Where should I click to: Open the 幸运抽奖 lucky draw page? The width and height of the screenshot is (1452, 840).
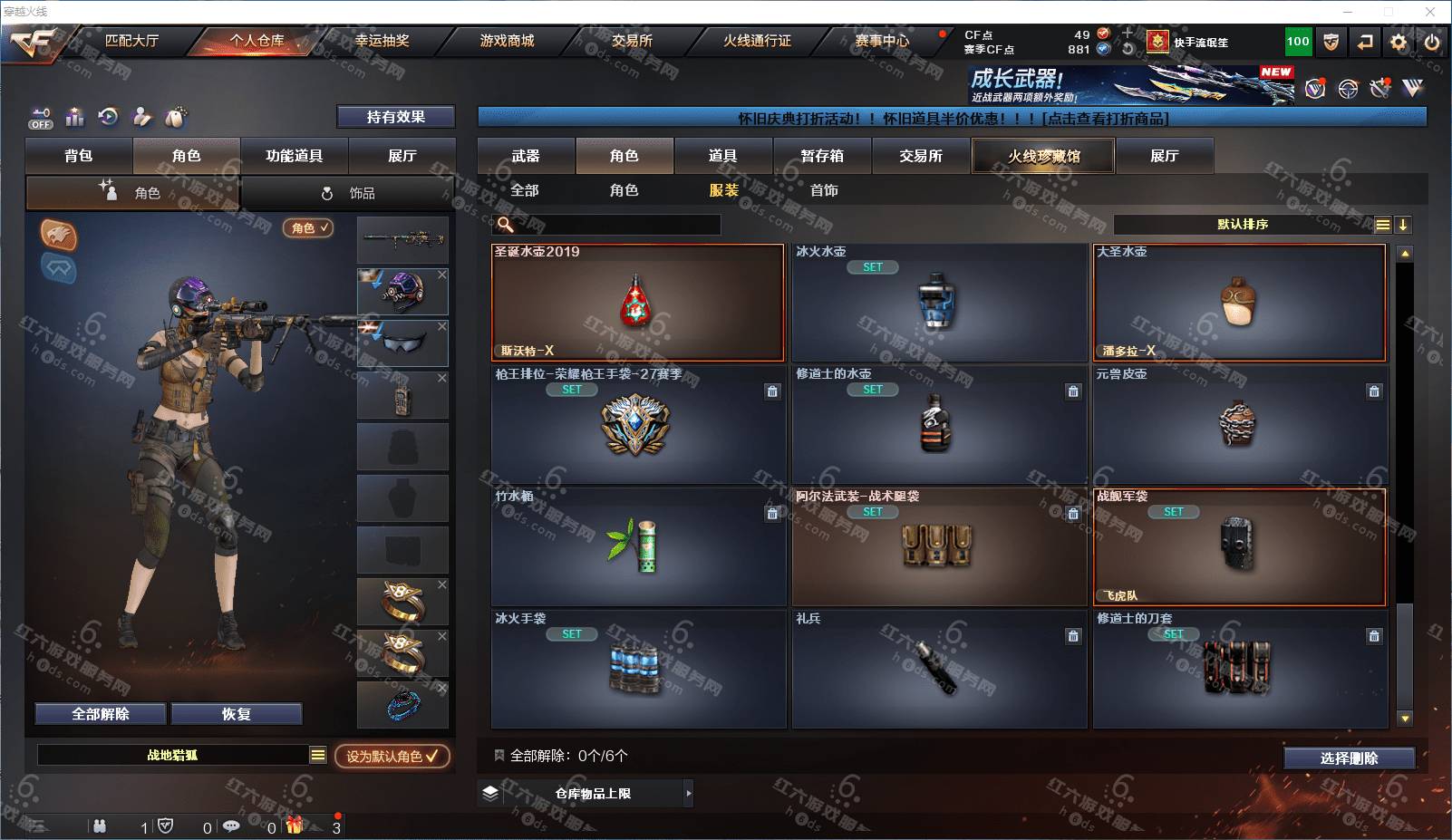382,41
